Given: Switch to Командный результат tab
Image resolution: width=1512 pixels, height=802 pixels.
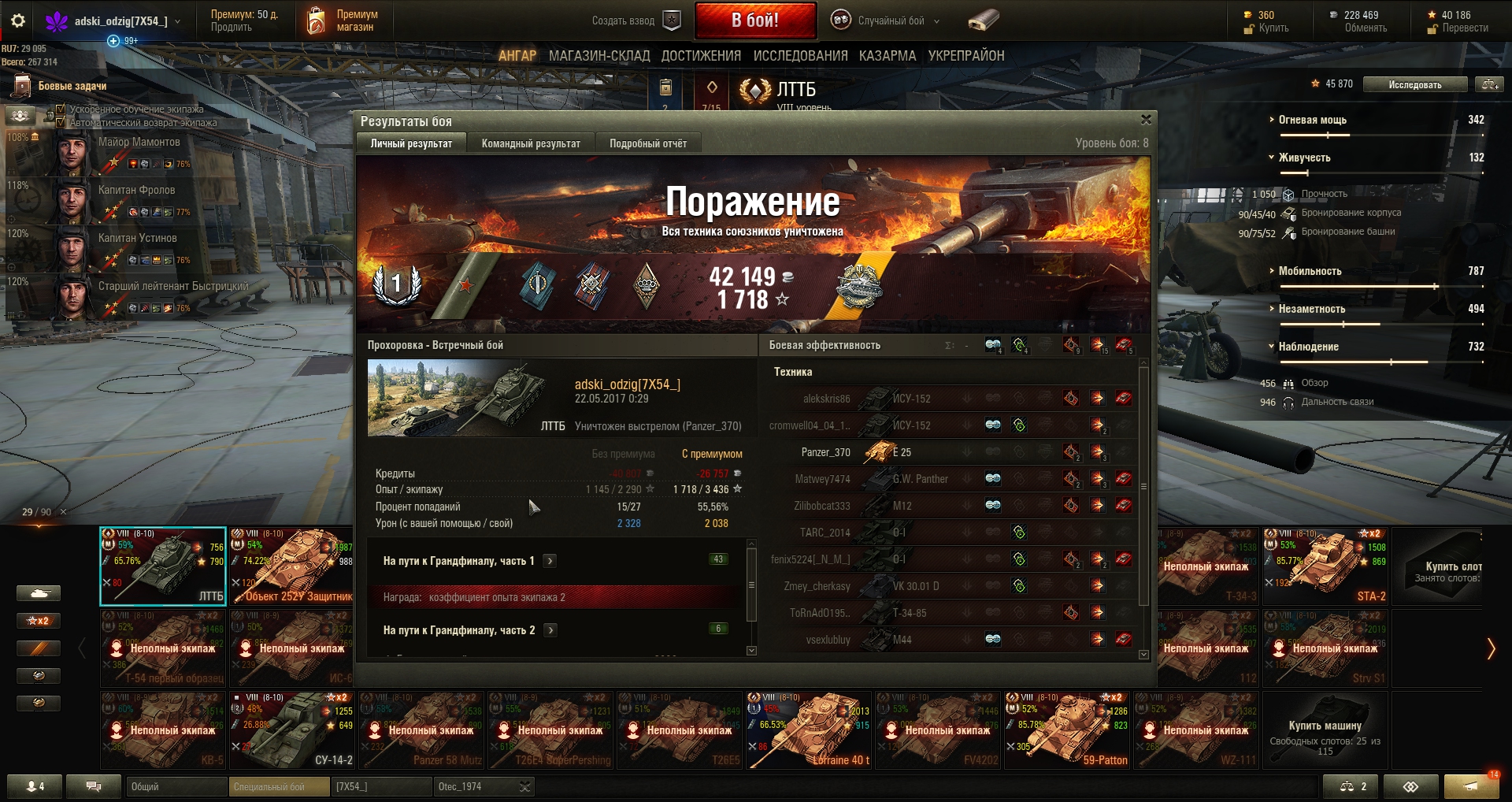Looking at the screenshot, I should click(x=531, y=143).
